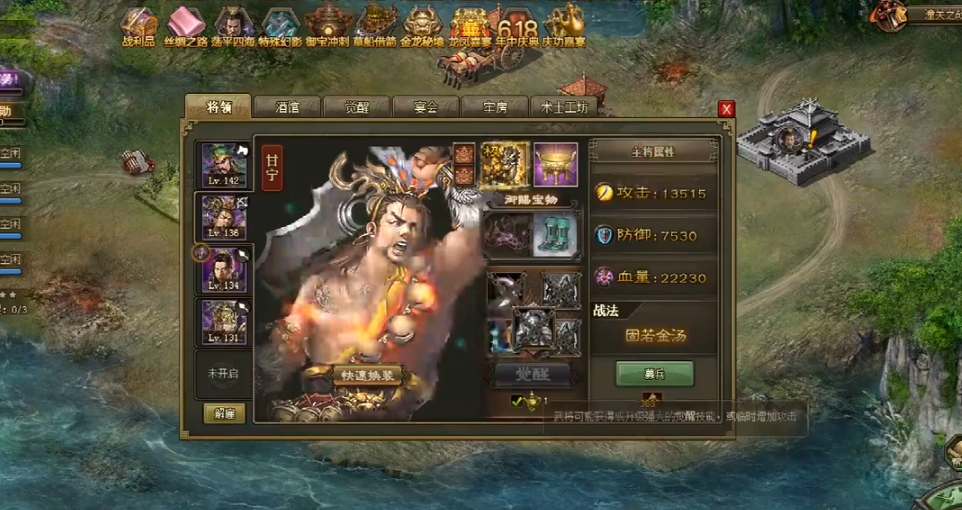962x510 pixels.
Task: Open the 战利品 treasure chest icon
Action: pyautogui.click(x=140, y=26)
